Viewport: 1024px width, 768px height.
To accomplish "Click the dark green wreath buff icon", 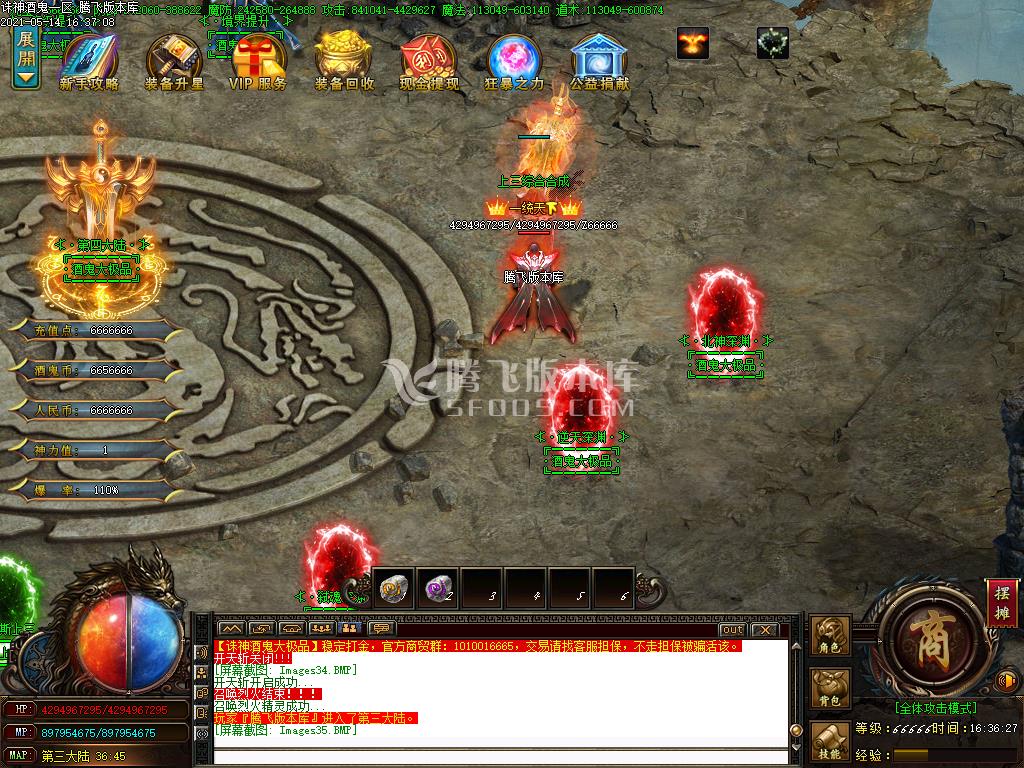I will point(772,42).
